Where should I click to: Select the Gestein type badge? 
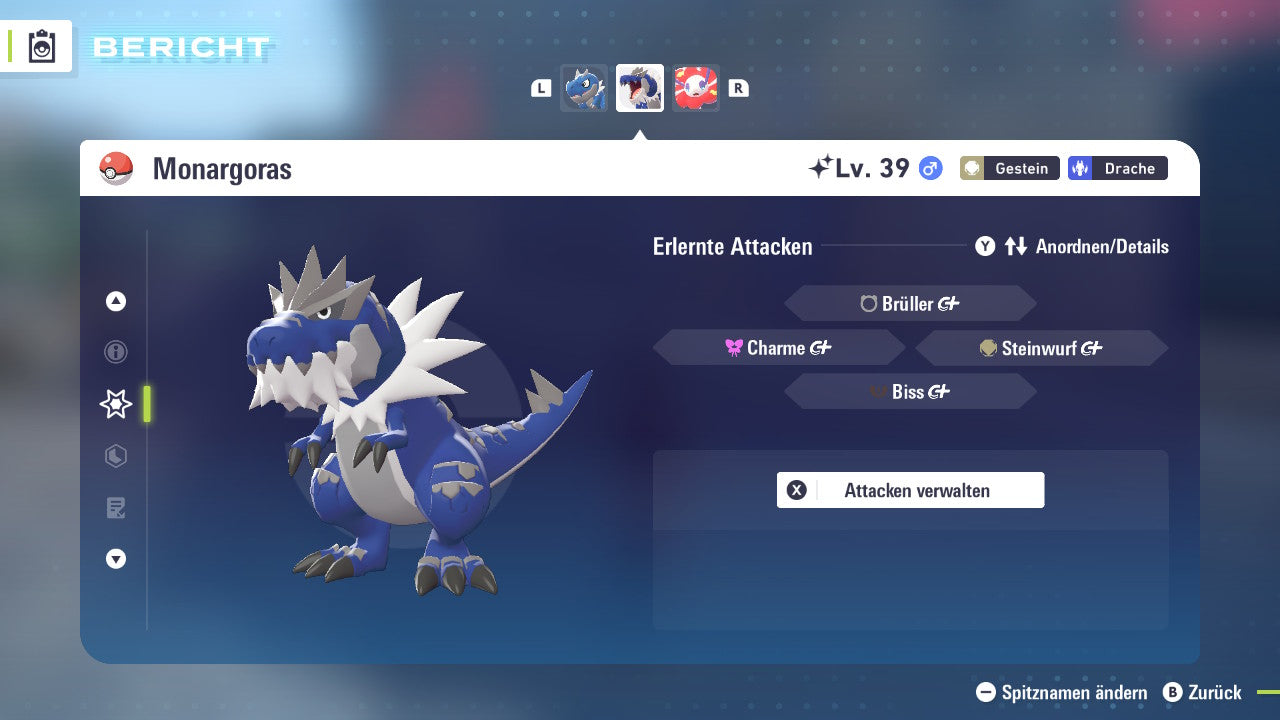click(x=1009, y=168)
